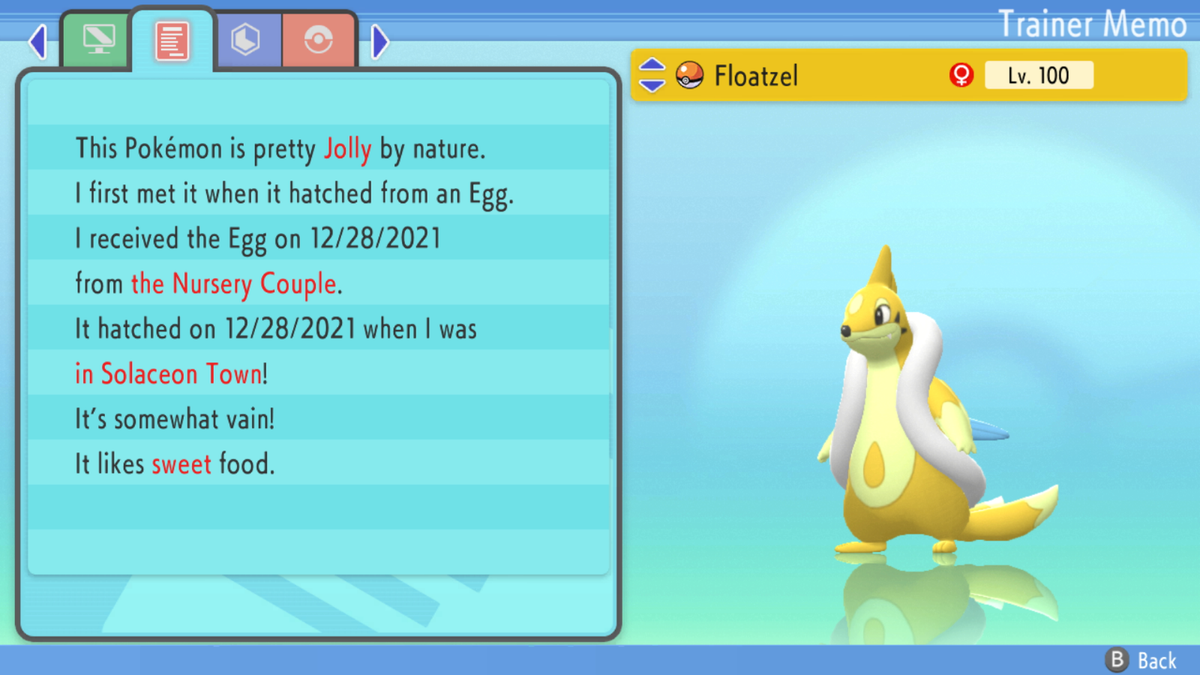Switch to the monitor summary tab
Screen dimensions: 1200x675
pyautogui.click(x=97, y=41)
